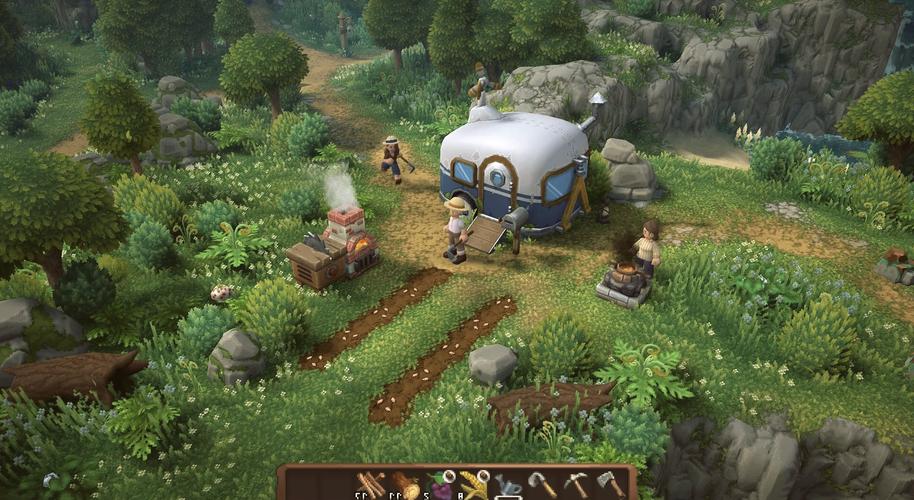Equip the axe from the hotbar
Screen dimensions: 914x500
610,484
